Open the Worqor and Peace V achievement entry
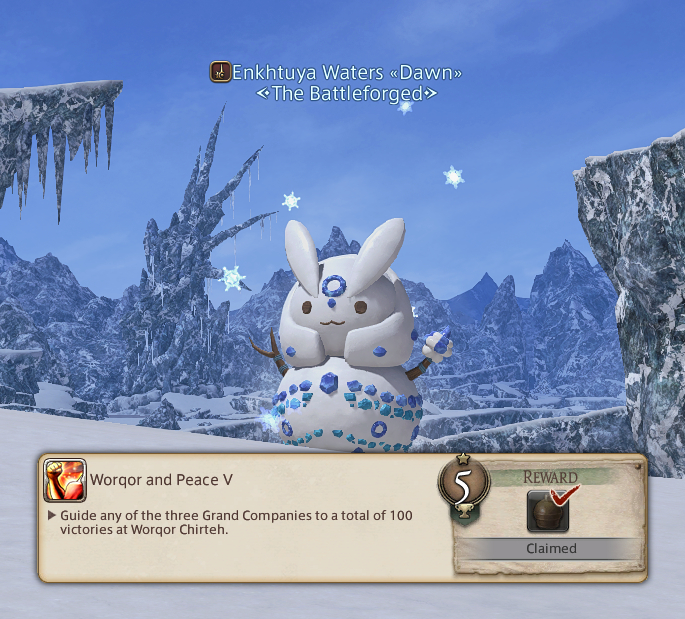 [162, 480]
